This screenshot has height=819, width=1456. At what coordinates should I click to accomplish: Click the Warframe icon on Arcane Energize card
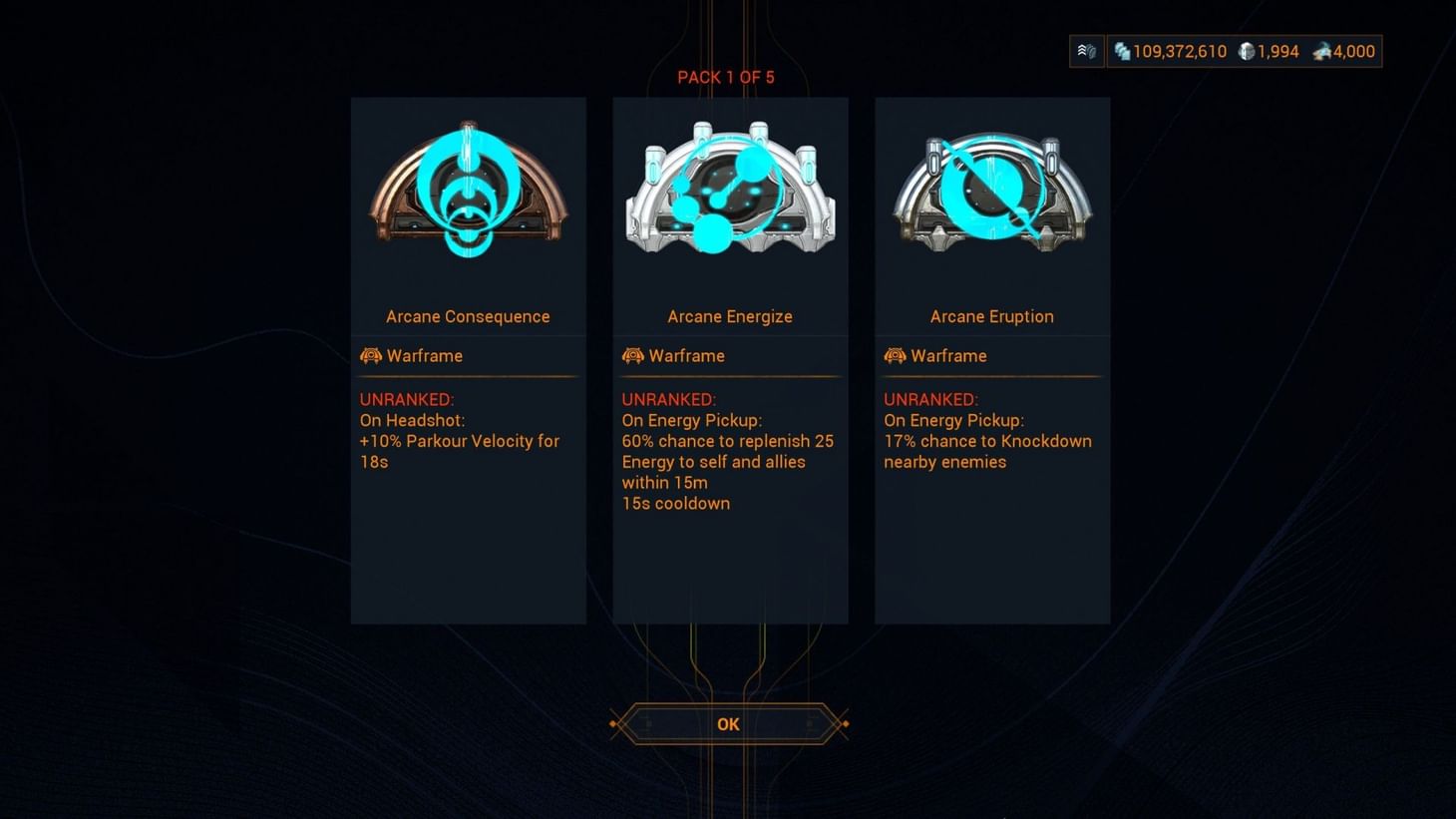(x=632, y=355)
